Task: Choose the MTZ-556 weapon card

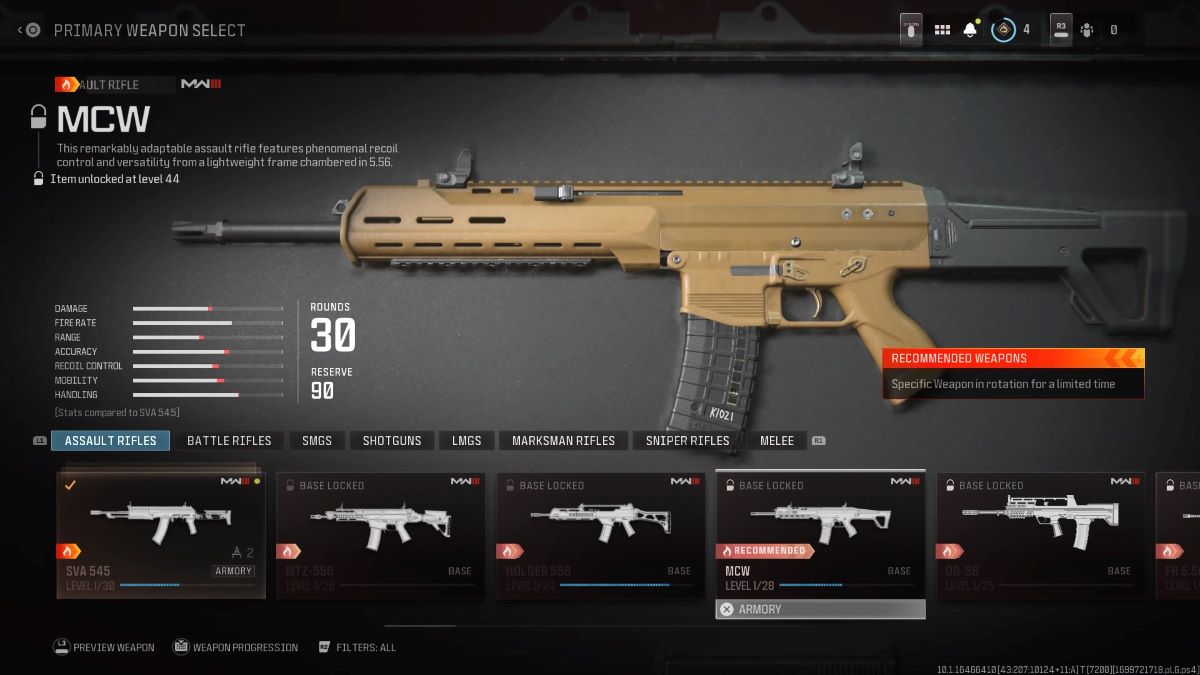Action: [380, 535]
